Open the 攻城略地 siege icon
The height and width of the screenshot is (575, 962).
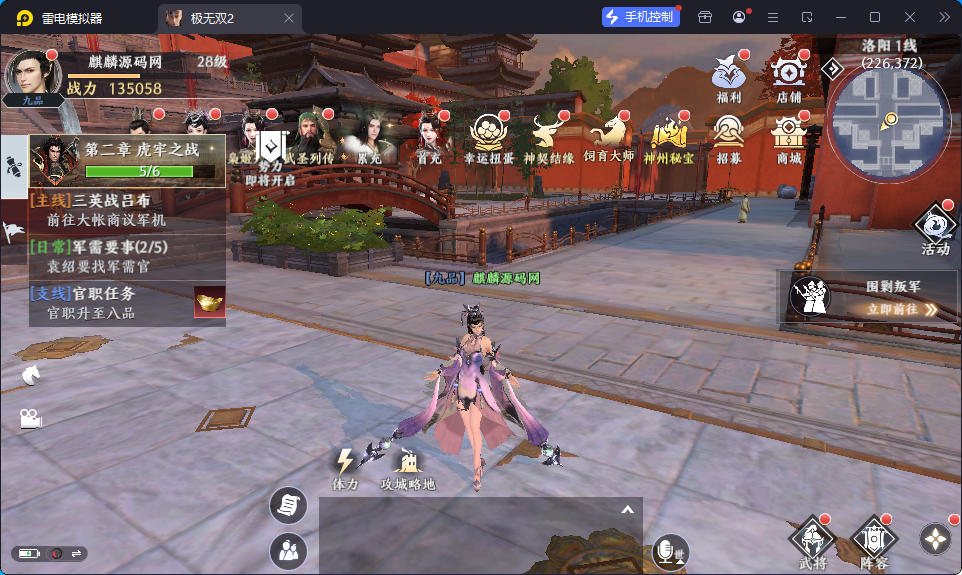(408, 467)
